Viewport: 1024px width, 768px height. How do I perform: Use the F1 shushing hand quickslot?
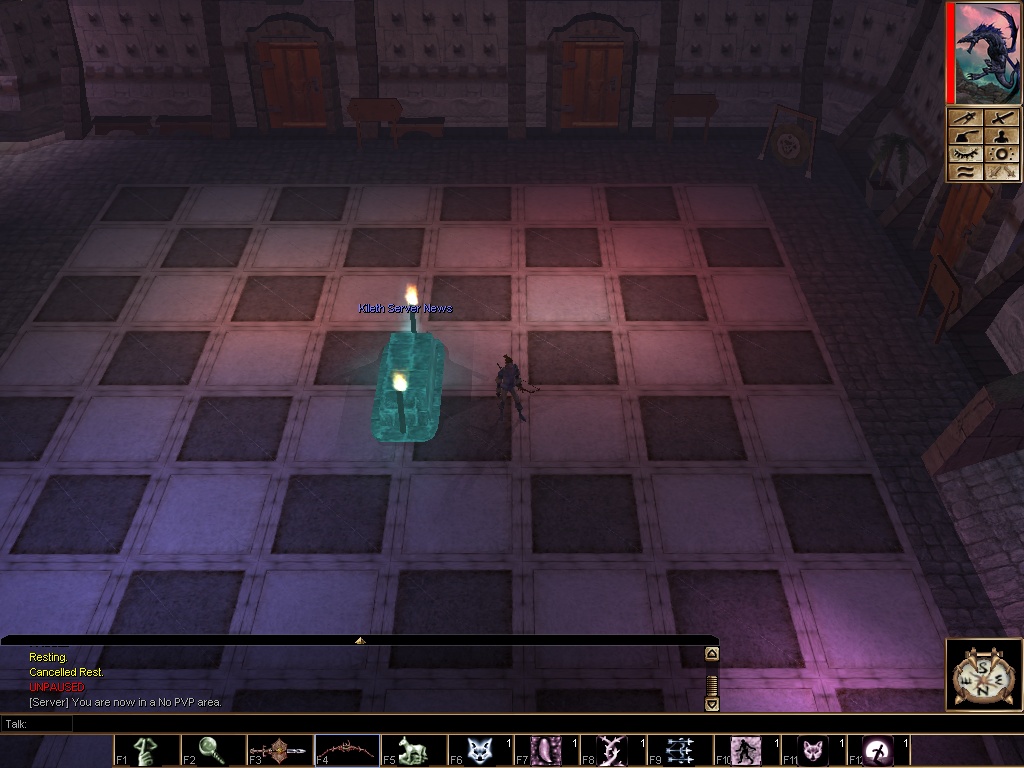click(x=147, y=751)
